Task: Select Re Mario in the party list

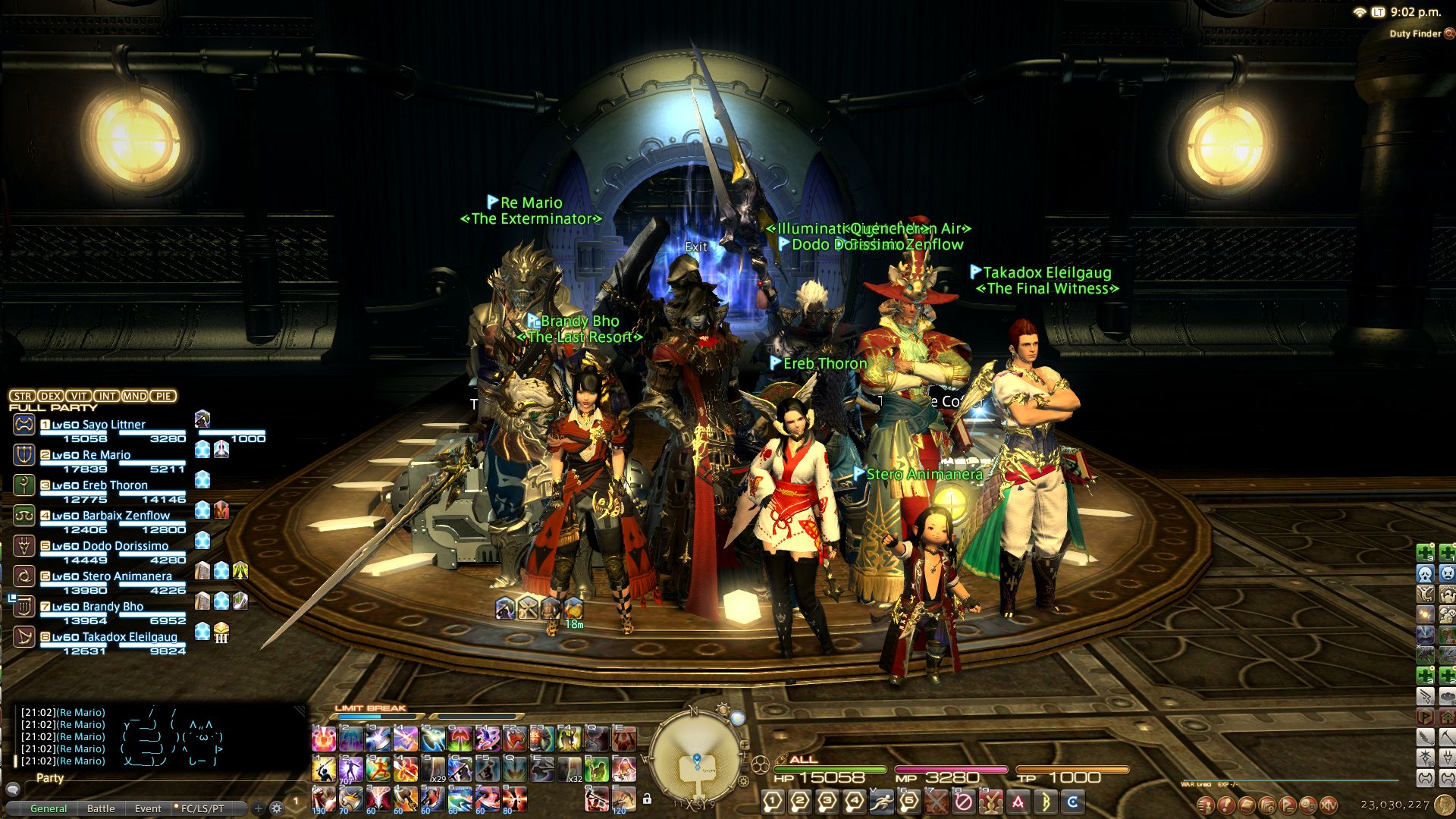Action: click(x=106, y=455)
